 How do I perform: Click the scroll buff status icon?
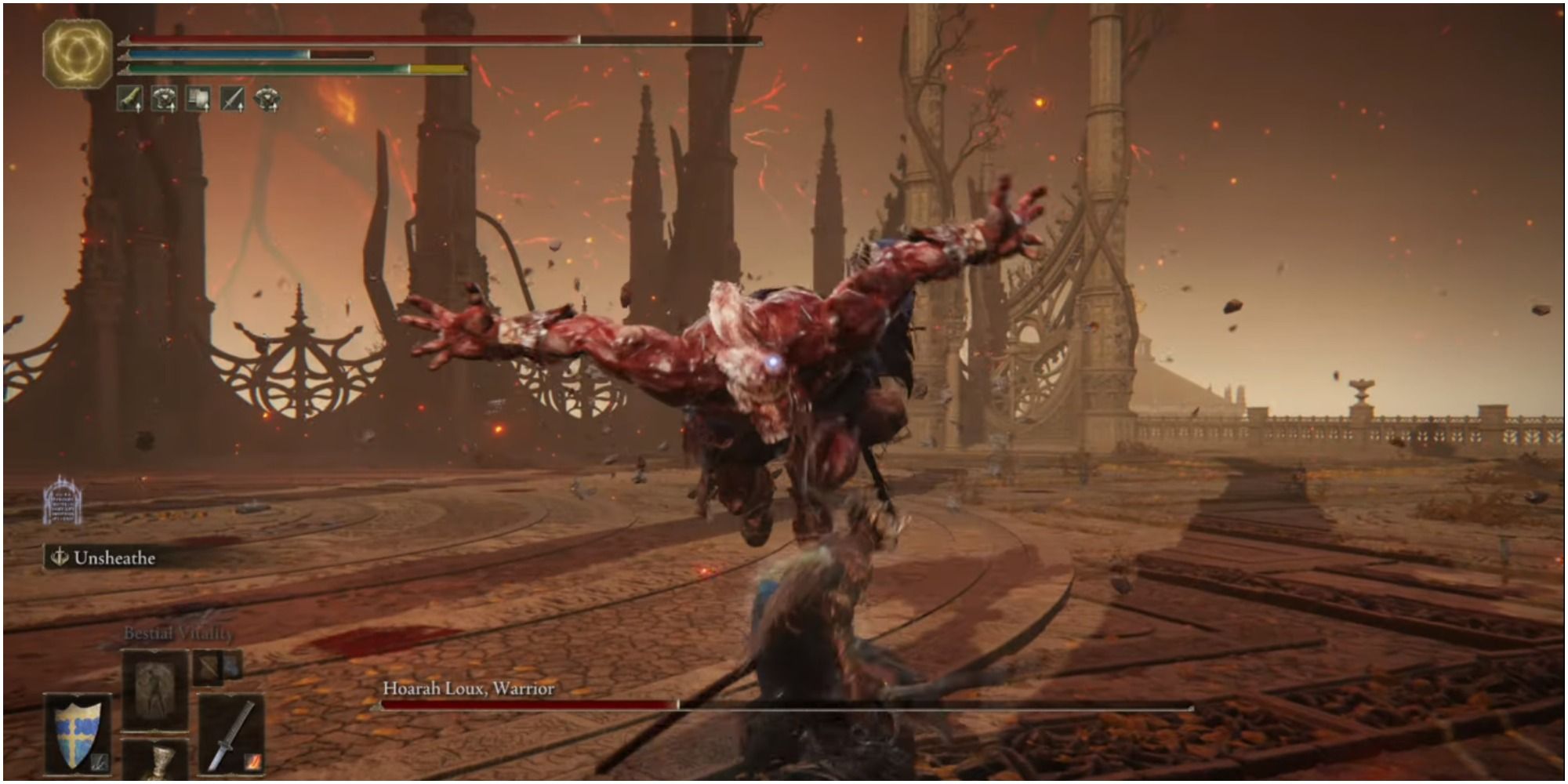click(x=198, y=99)
